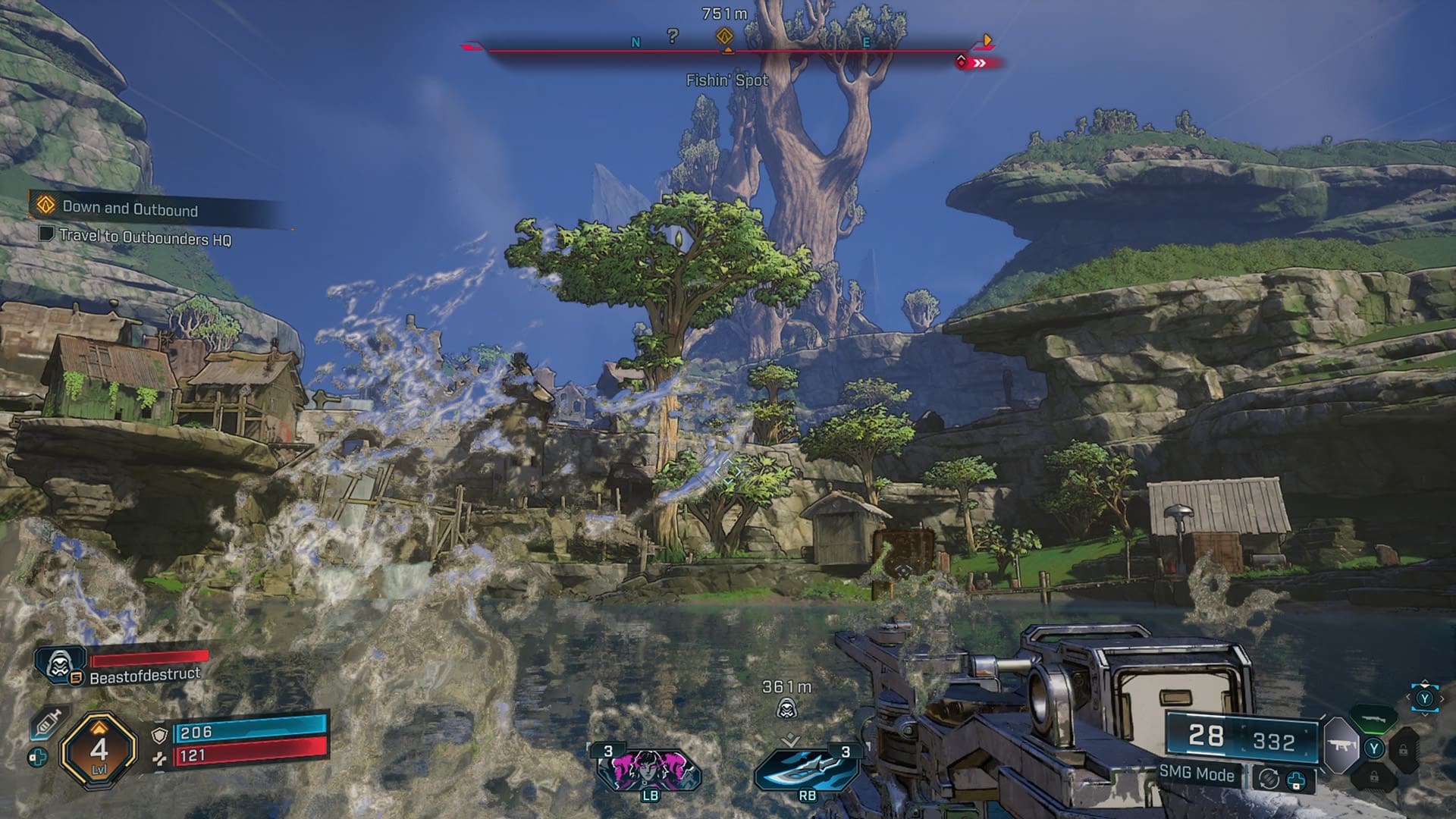Select the orange quest marker on the compass
This screenshot has height=819, width=1456.
[x=725, y=36]
